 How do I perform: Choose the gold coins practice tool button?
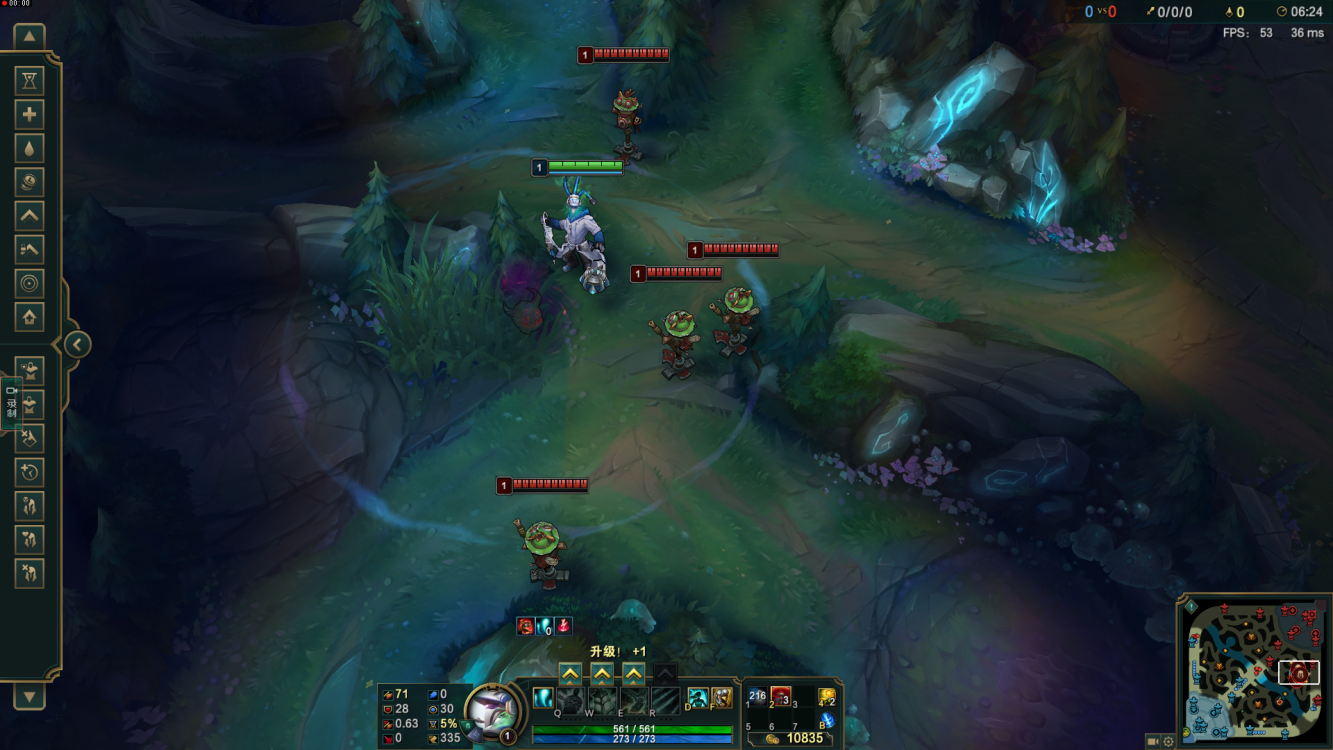[29, 182]
